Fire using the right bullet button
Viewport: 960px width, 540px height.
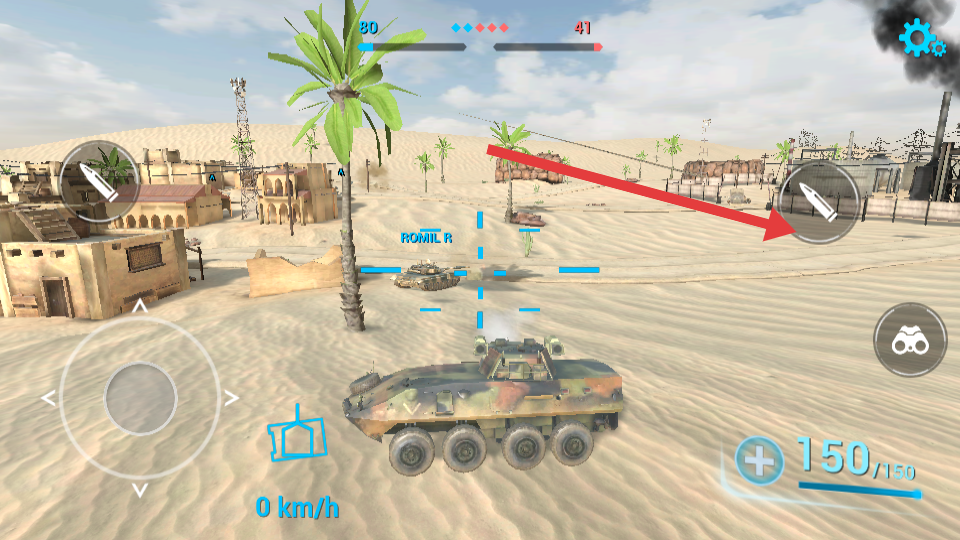point(818,202)
